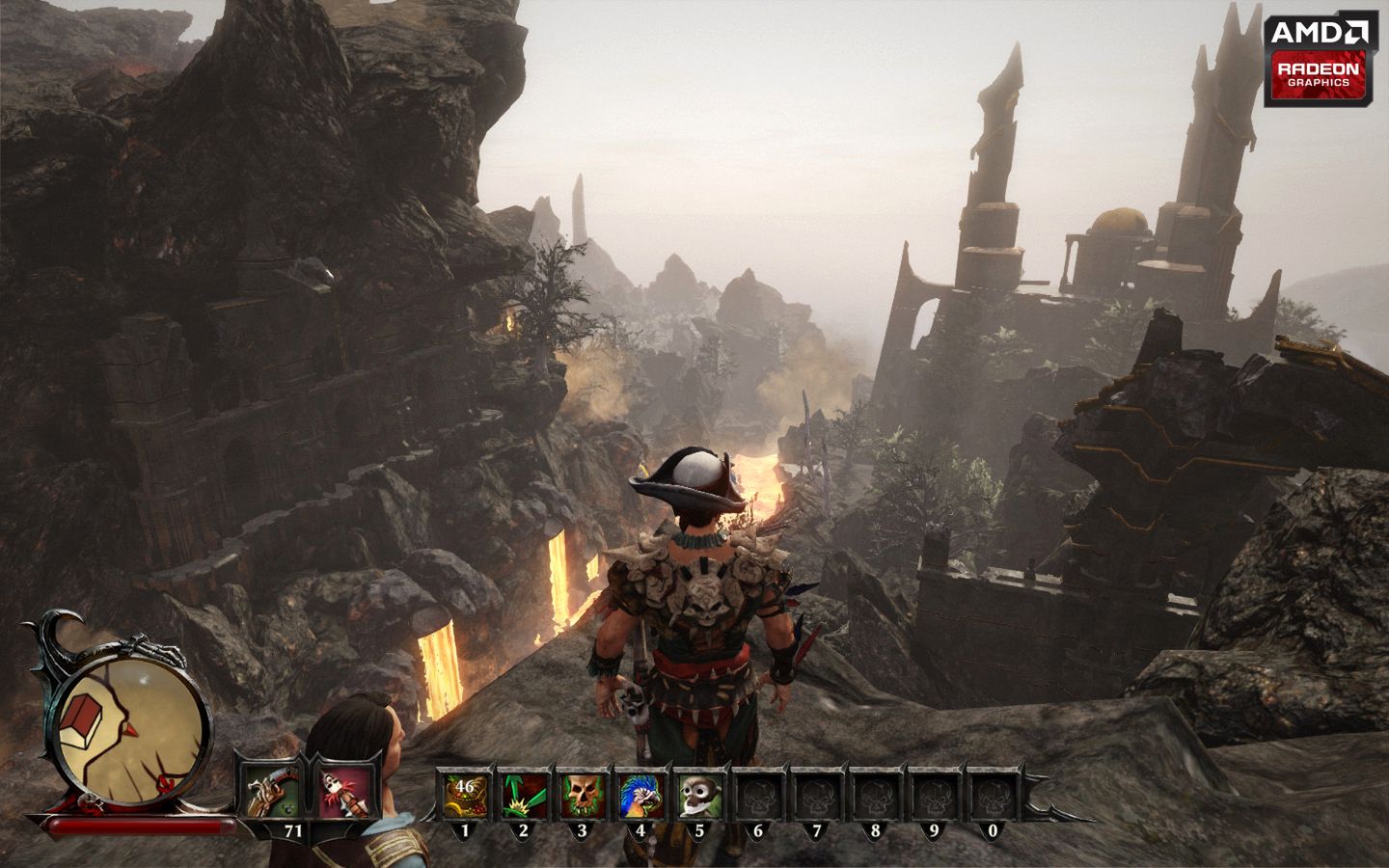The height and width of the screenshot is (868, 1389).
Task: Use the monkey skill in slot 5
Action: click(x=699, y=797)
